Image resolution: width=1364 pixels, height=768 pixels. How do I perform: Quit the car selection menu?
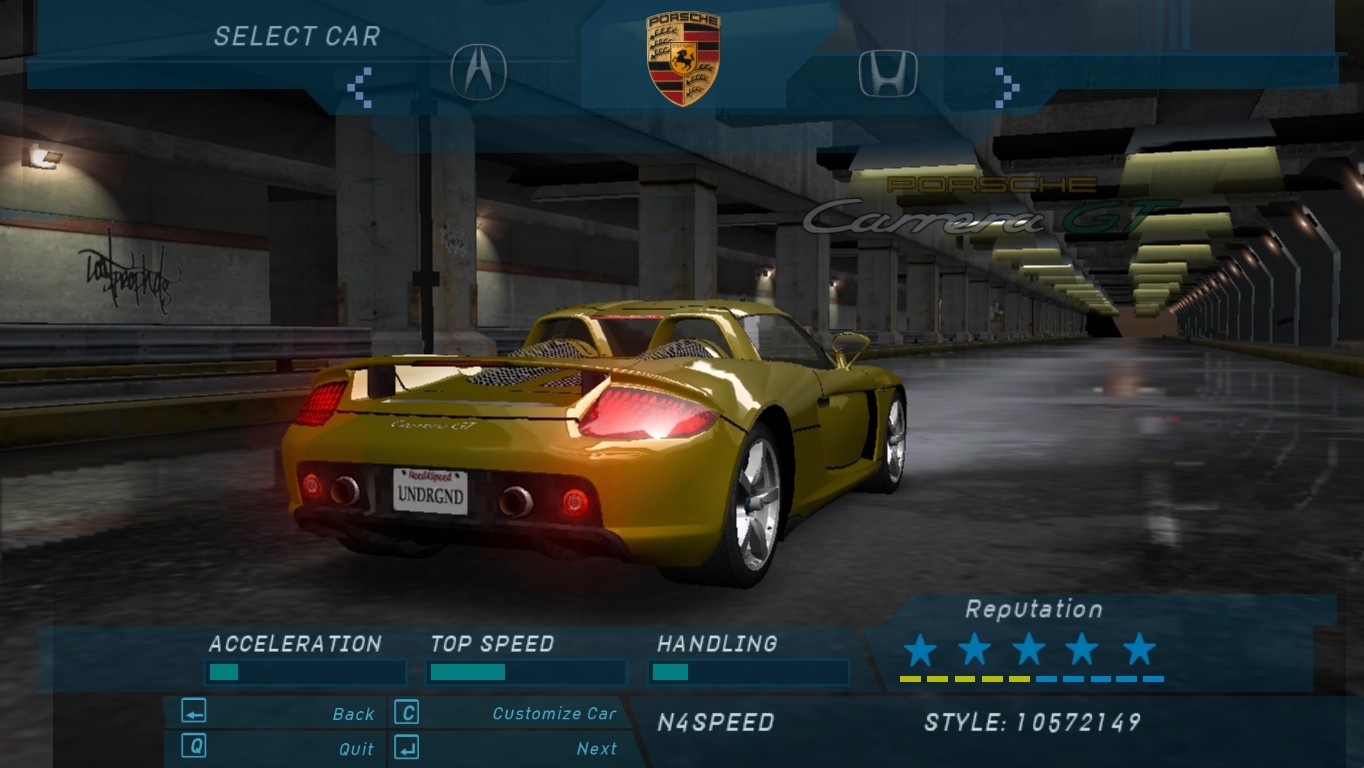356,748
